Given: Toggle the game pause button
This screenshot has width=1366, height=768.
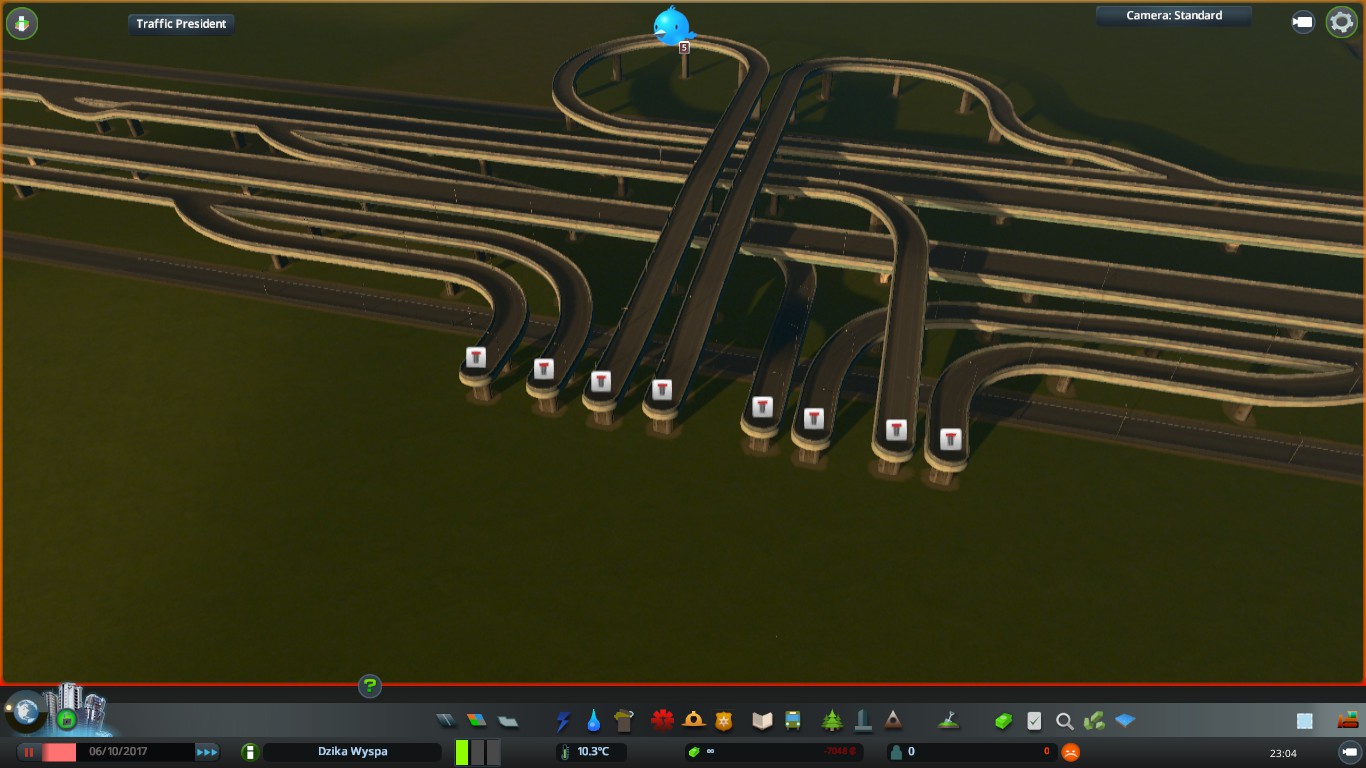Looking at the screenshot, I should (29, 752).
